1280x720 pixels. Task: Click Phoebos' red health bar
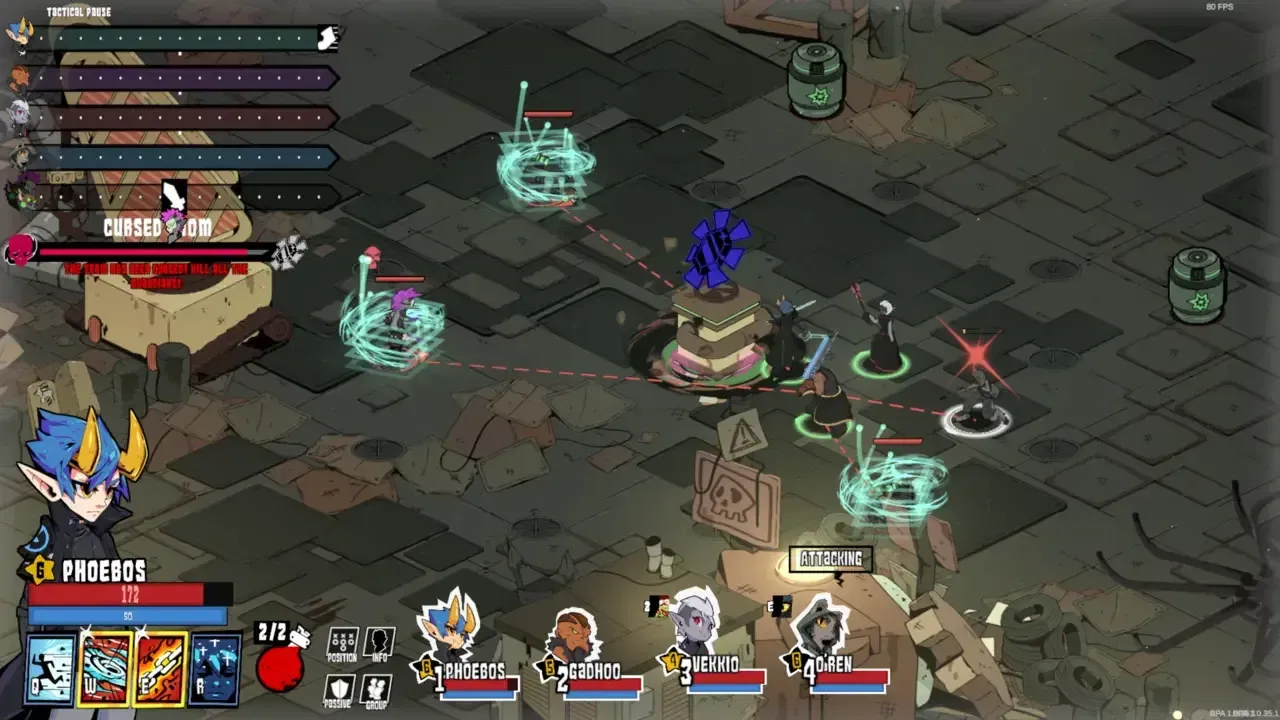click(120, 594)
